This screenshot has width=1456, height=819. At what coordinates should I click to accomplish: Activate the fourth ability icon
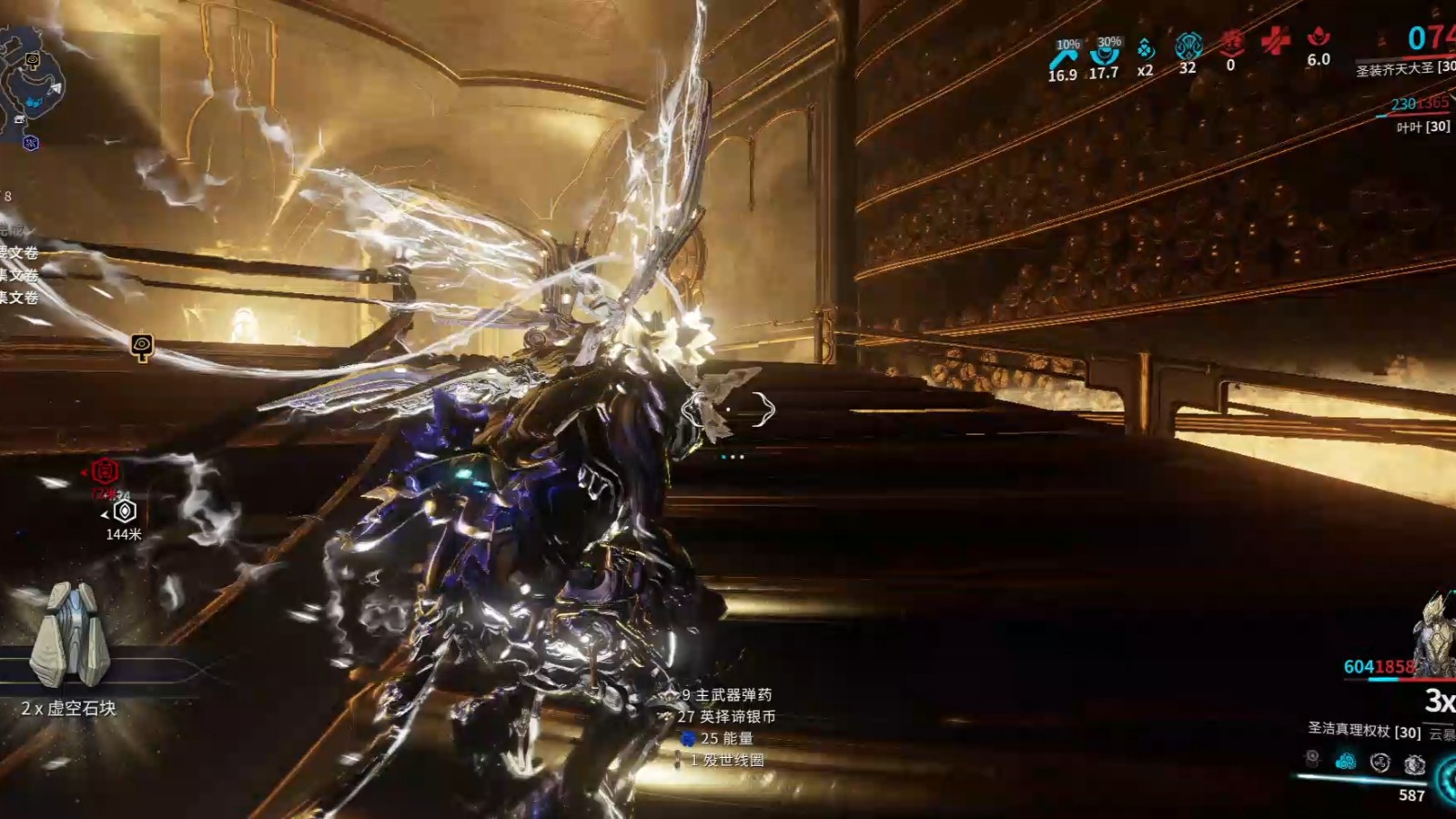1413,764
